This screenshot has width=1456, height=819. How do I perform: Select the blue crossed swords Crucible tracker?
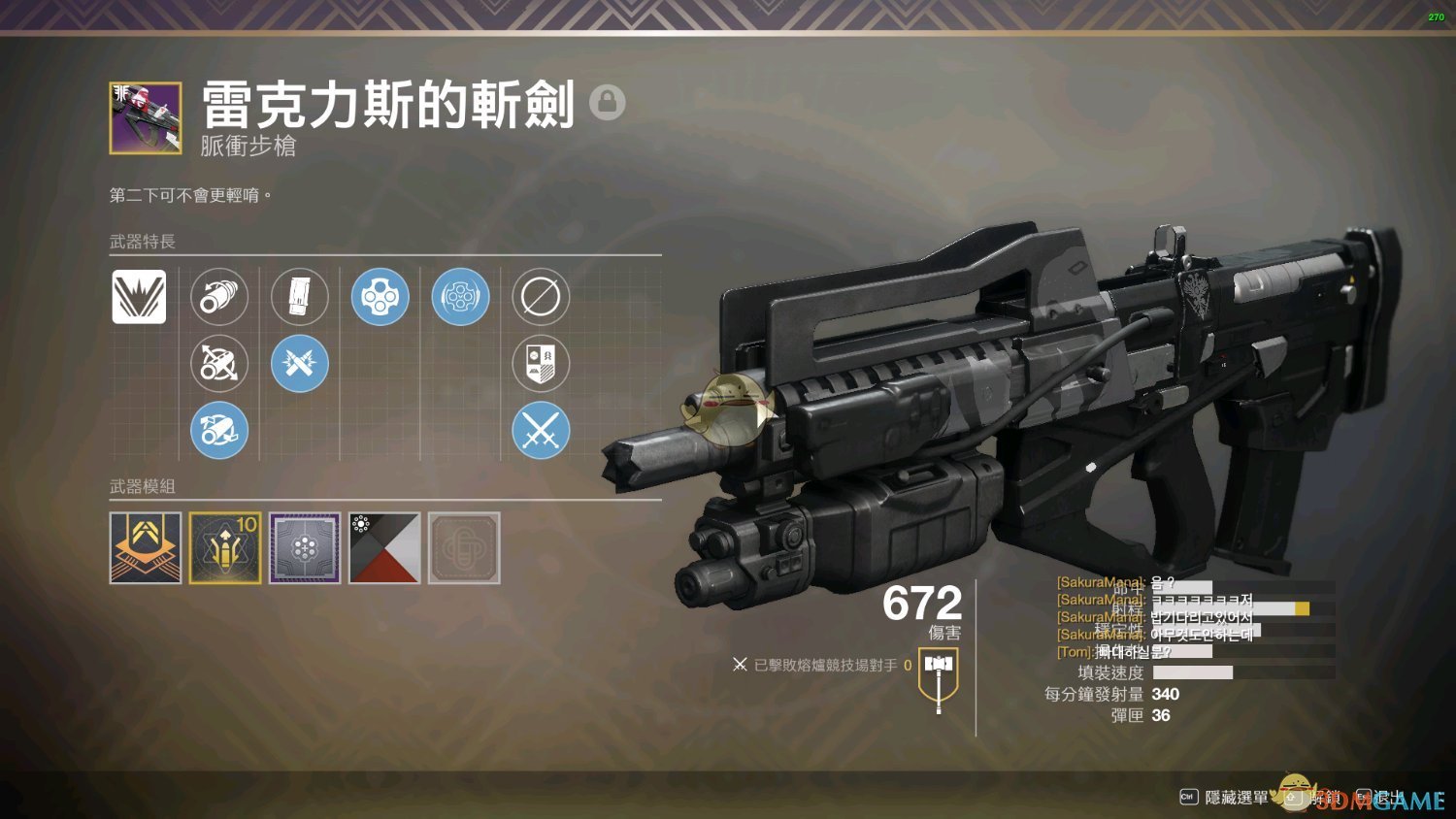541,430
